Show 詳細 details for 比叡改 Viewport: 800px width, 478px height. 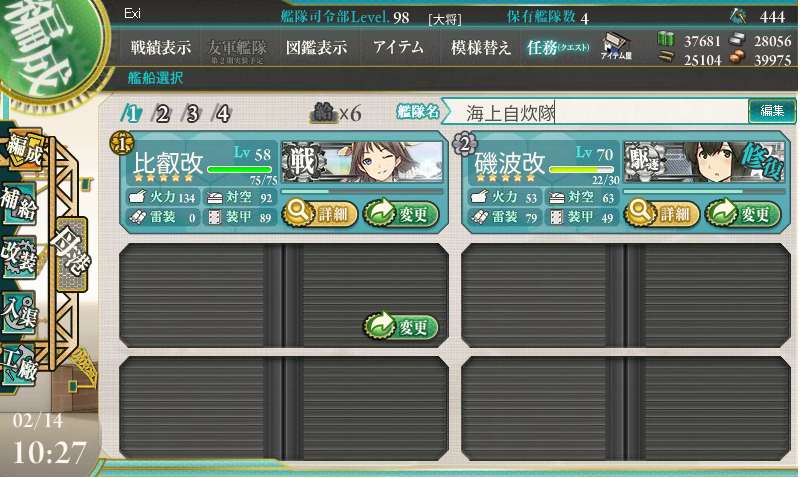pos(320,212)
